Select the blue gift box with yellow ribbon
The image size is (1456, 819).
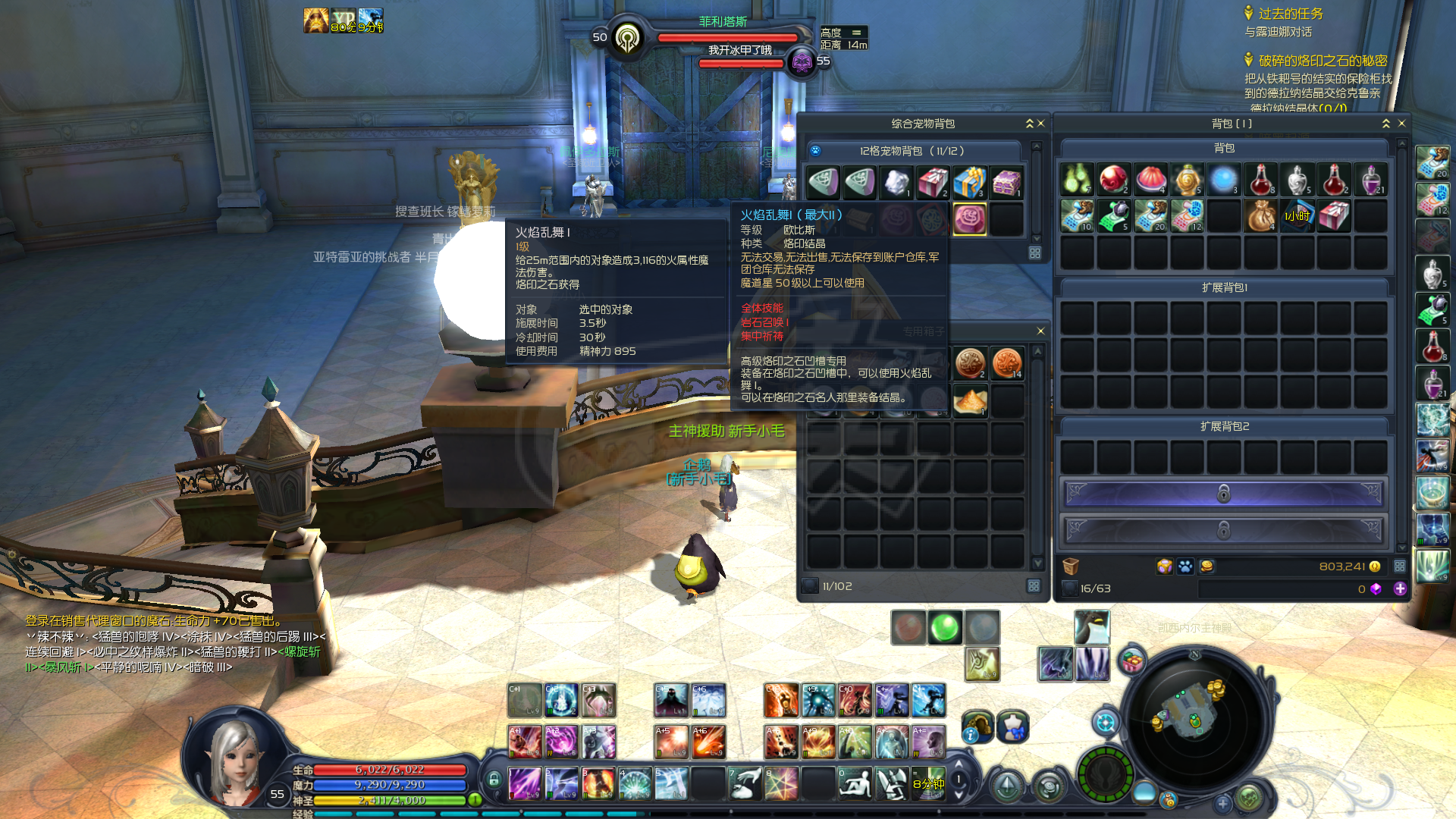pyautogui.click(x=969, y=182)
